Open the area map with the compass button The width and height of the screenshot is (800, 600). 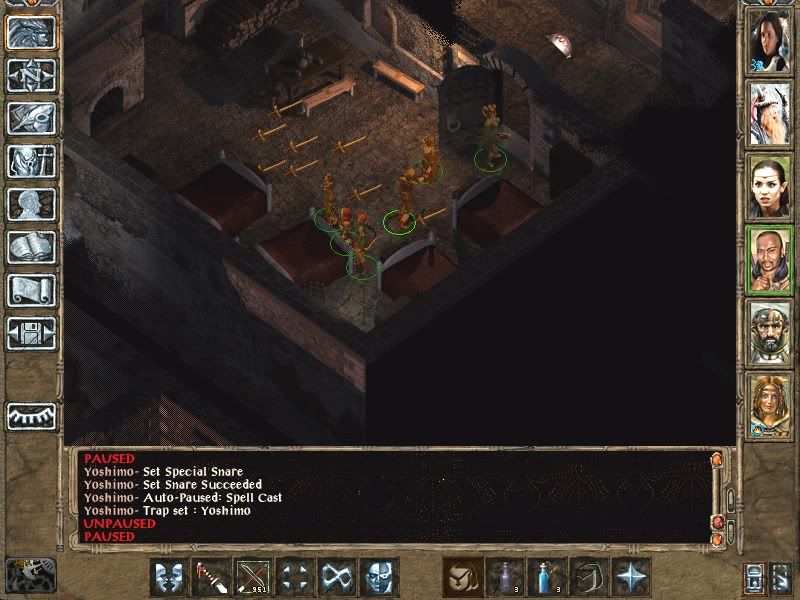click(x=31, y=76)
